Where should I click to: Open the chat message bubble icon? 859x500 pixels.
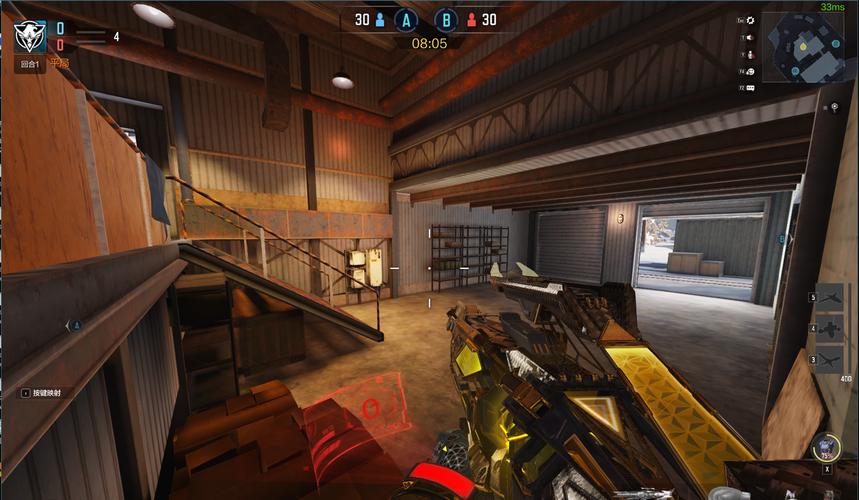pyautogui.click(x=751, y=88)
